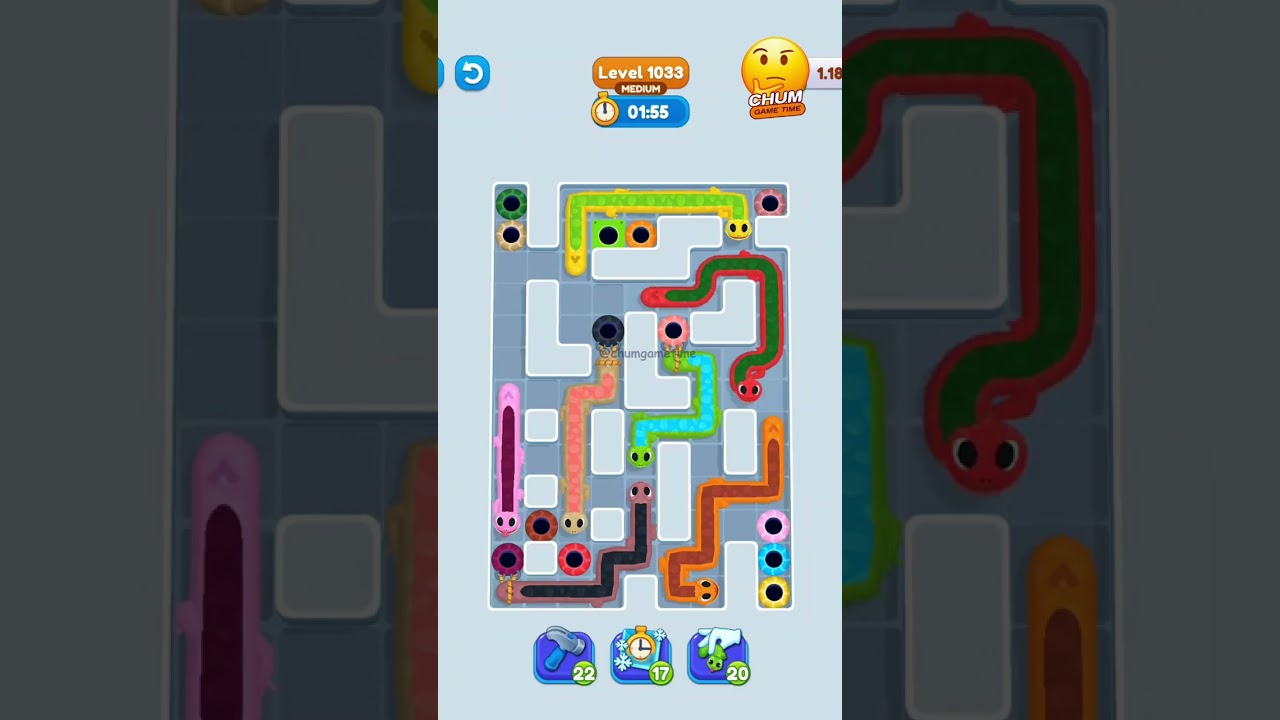The image size is (1280, 720).
Task: Activate the time freeze booster
Action: point(641,655)
